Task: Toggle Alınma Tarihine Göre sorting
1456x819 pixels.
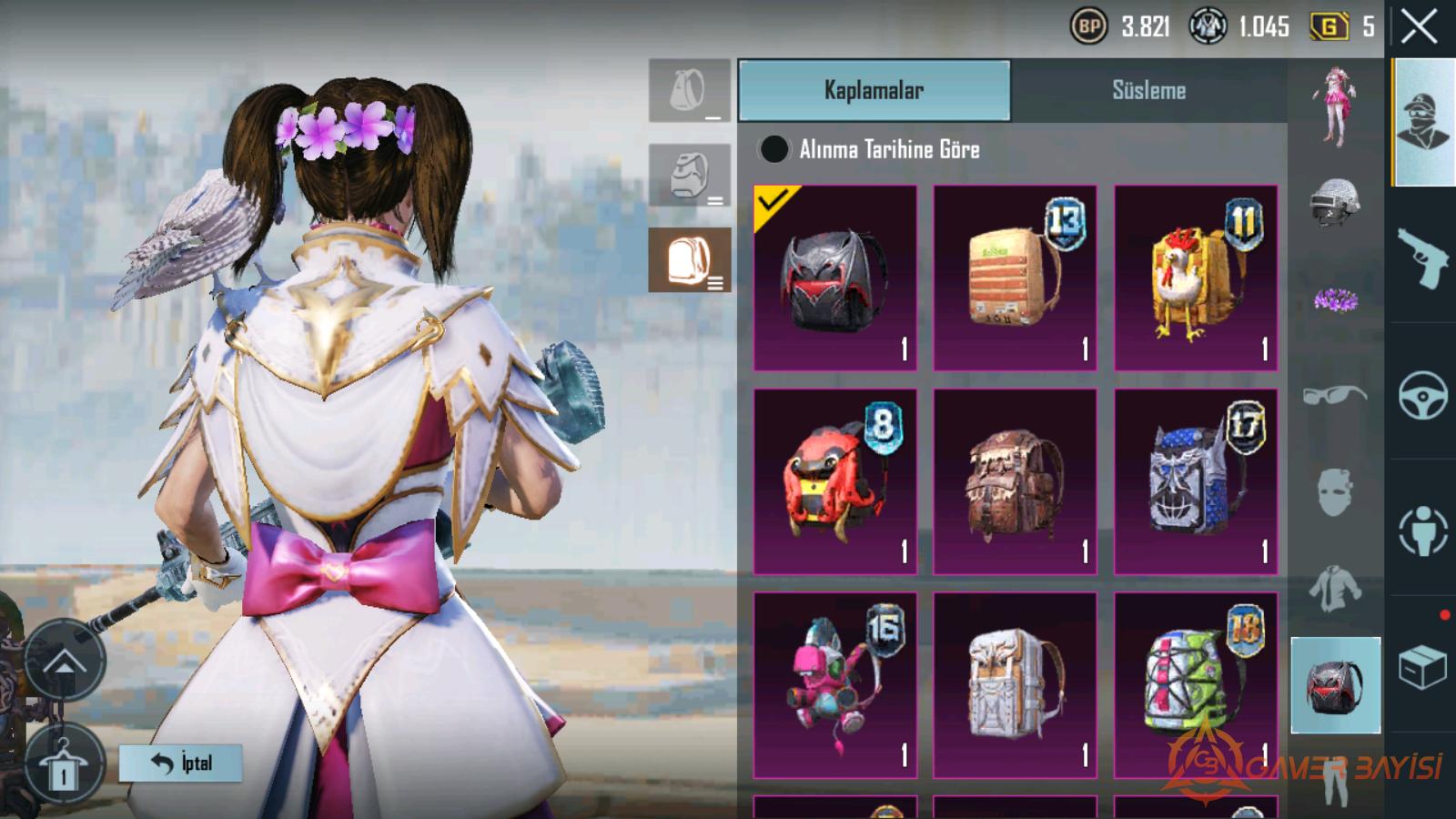Action: [x=774, y=149]
